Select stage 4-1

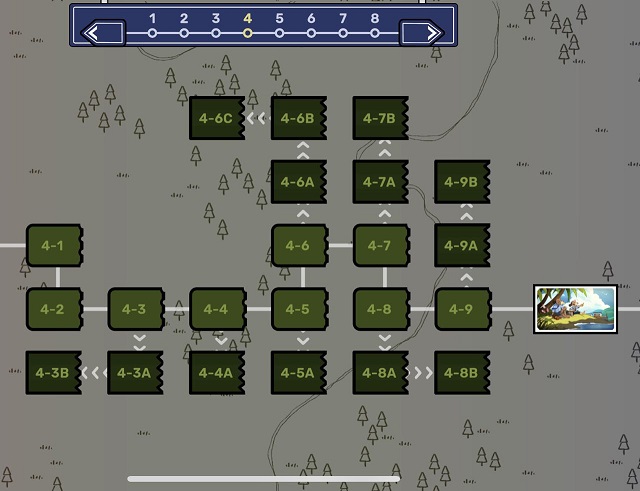(x=52, y=245)
